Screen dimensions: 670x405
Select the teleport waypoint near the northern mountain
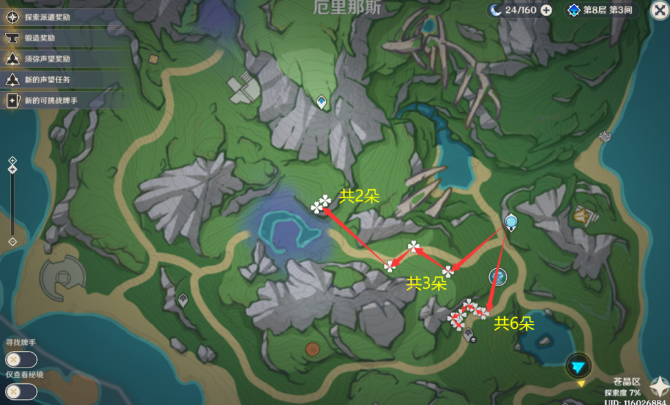322,102
